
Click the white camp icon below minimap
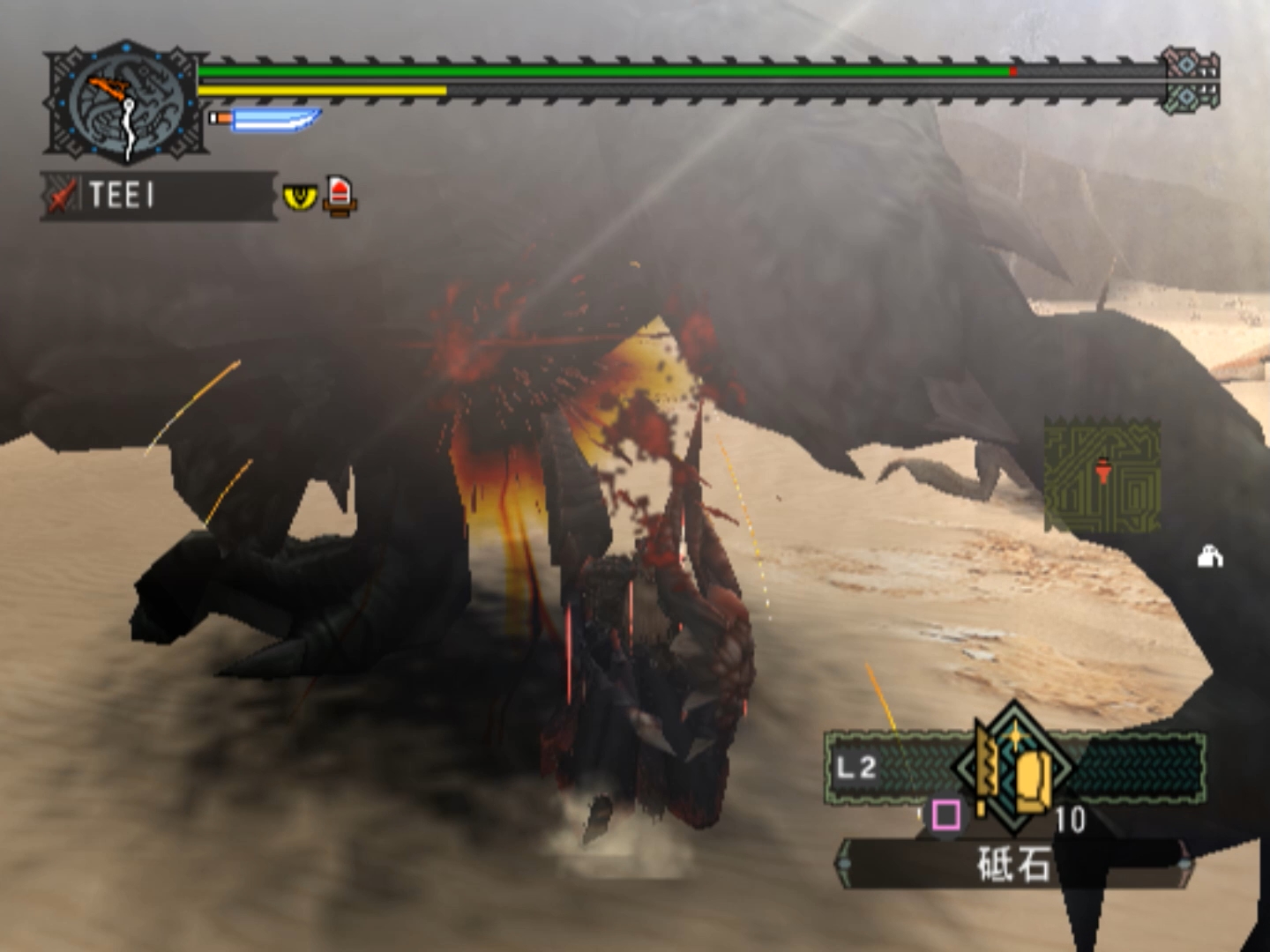(x=1210, y=557)
